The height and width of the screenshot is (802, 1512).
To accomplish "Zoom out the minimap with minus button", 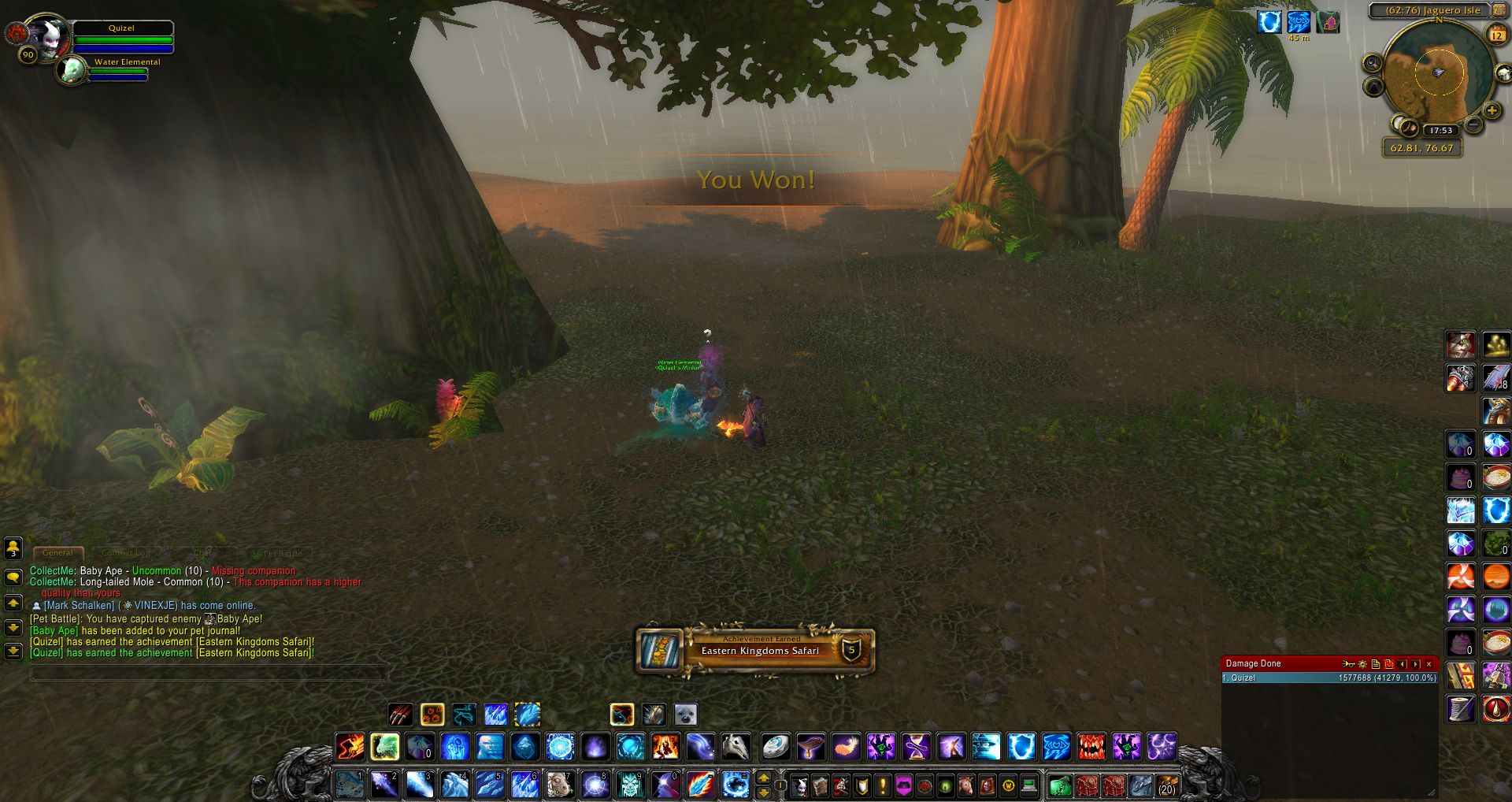I will 1473,124.
